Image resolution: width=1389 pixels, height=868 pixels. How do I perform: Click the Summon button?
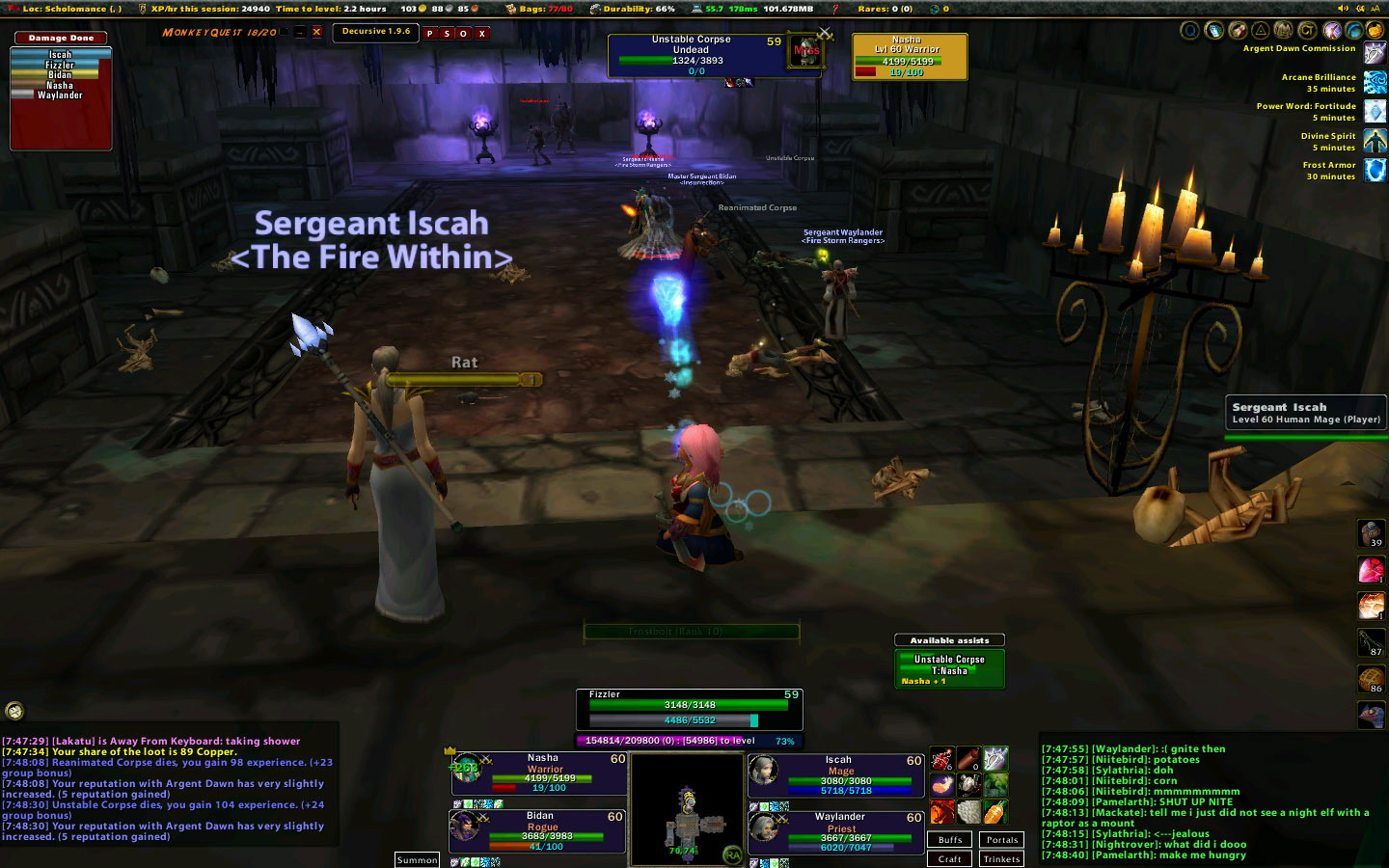click(417, 860)
